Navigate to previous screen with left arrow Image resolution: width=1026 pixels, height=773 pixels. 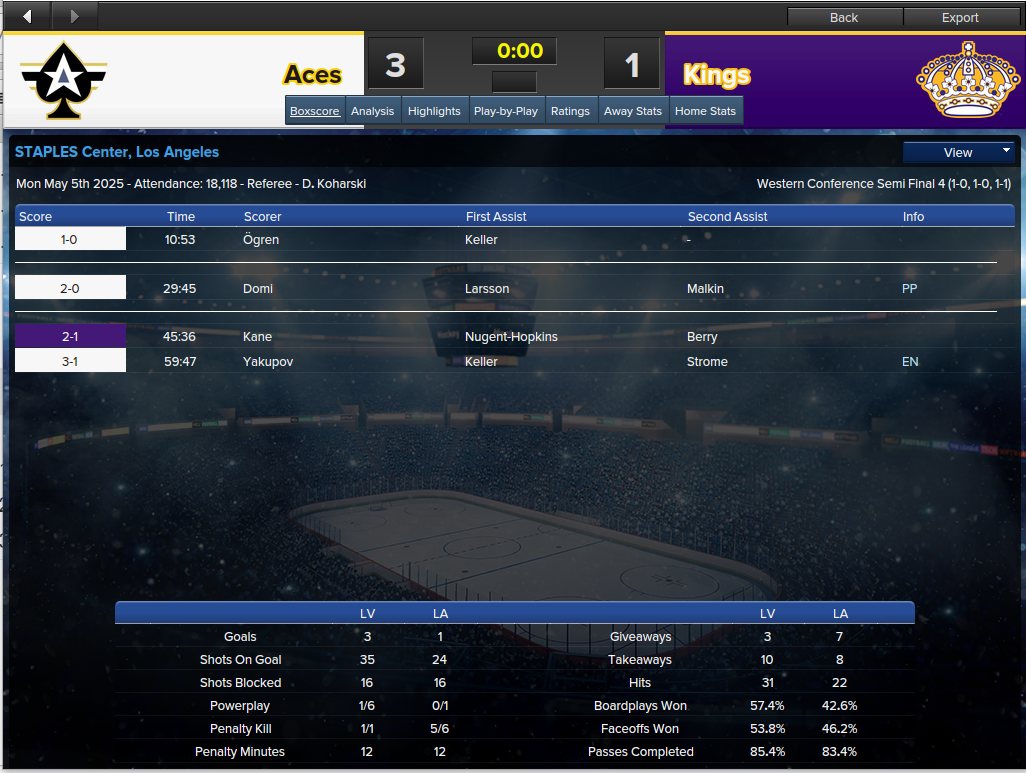(x=26, y=16)
